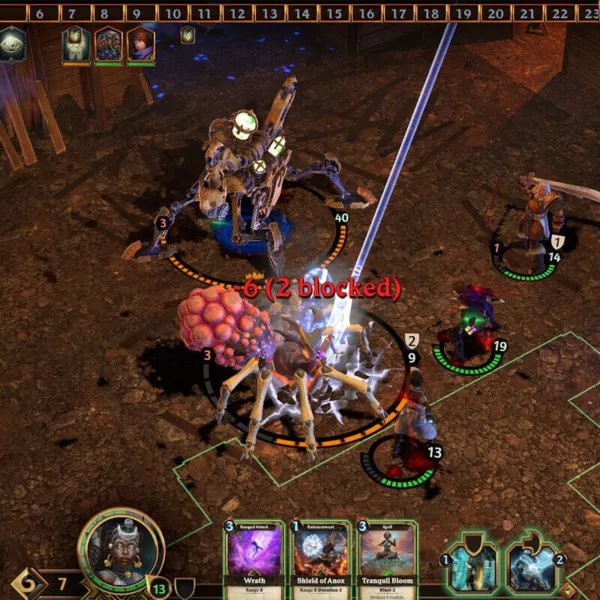The height and width of the screenshot is (600, 600).
Task: Activate the creature ability icon with cost 2
Action: point(532,567)
